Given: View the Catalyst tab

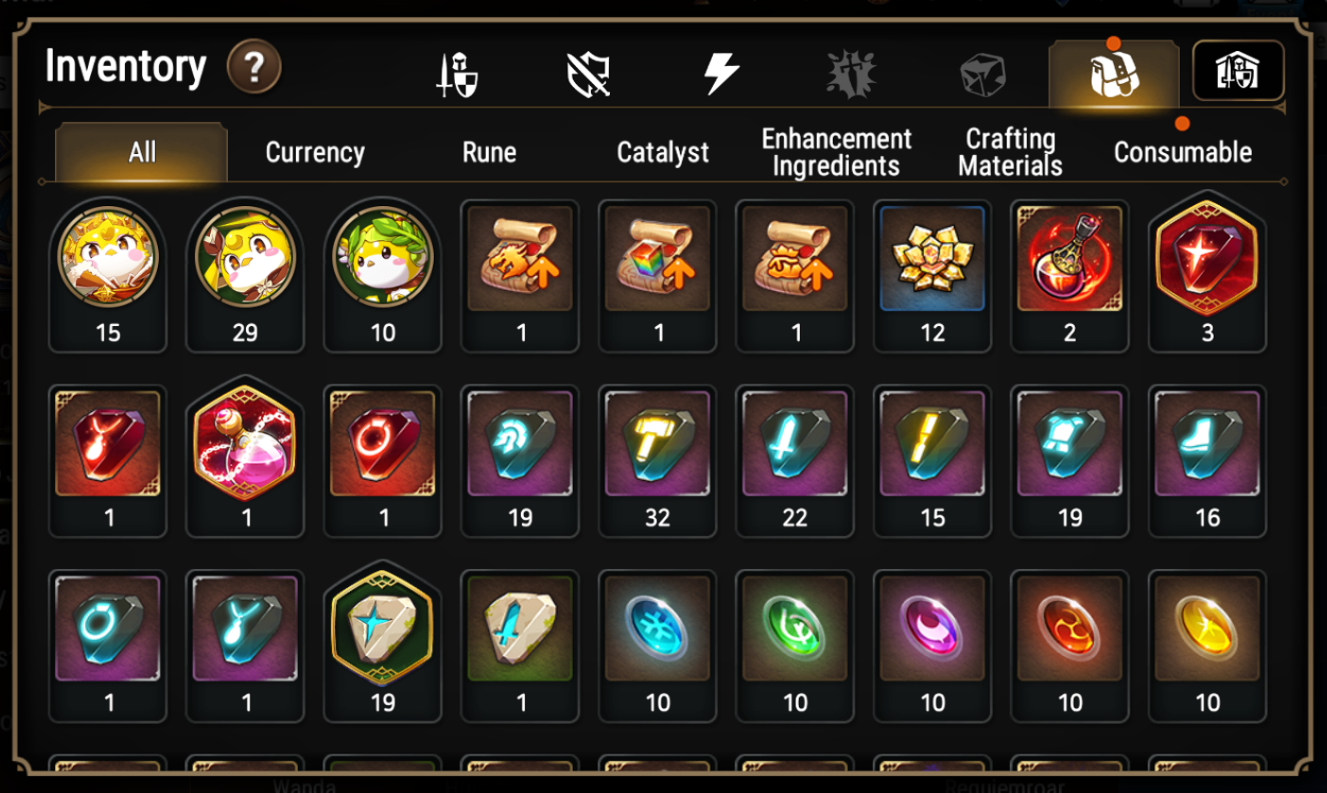Looking at the screenshot, I should 663,152.
